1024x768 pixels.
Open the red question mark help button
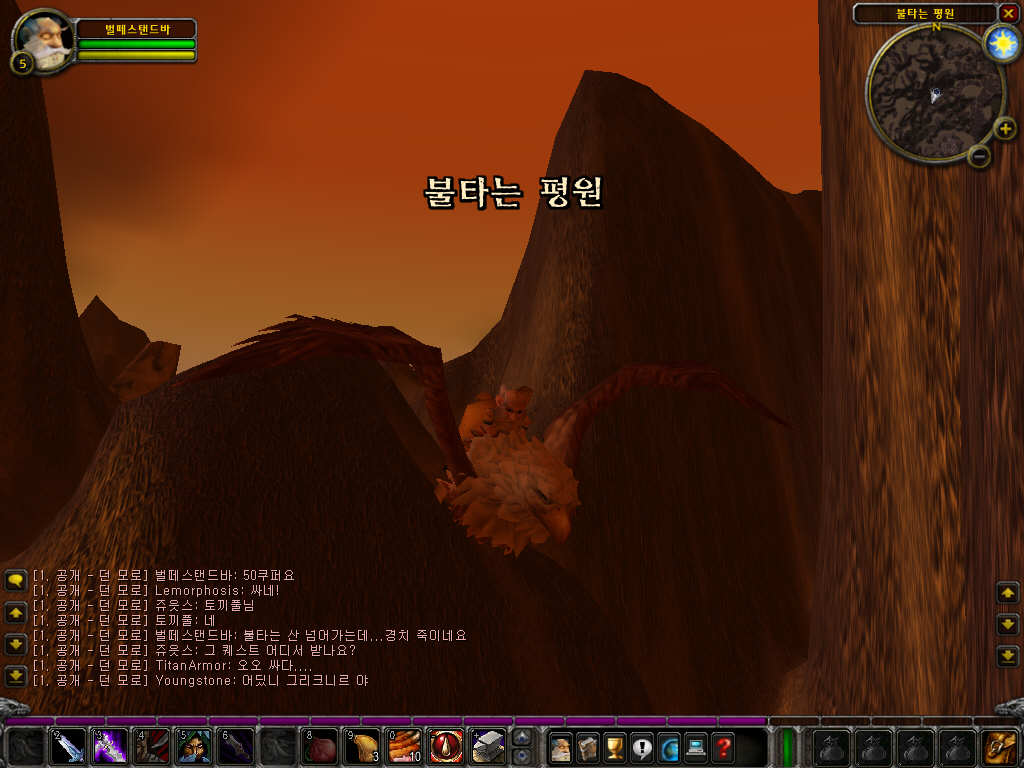[723, 747]
